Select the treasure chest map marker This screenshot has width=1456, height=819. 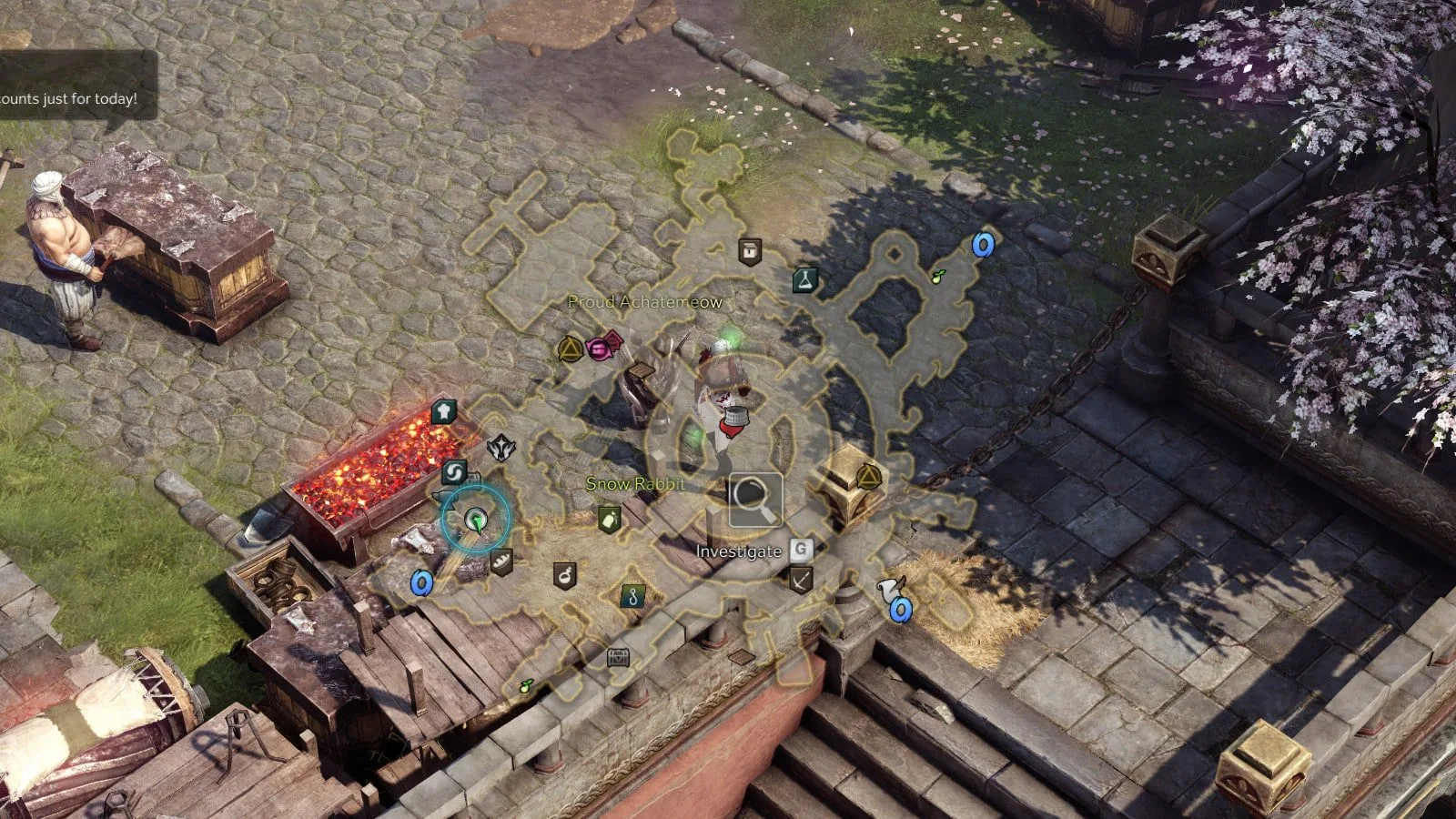tap(619, 657)
